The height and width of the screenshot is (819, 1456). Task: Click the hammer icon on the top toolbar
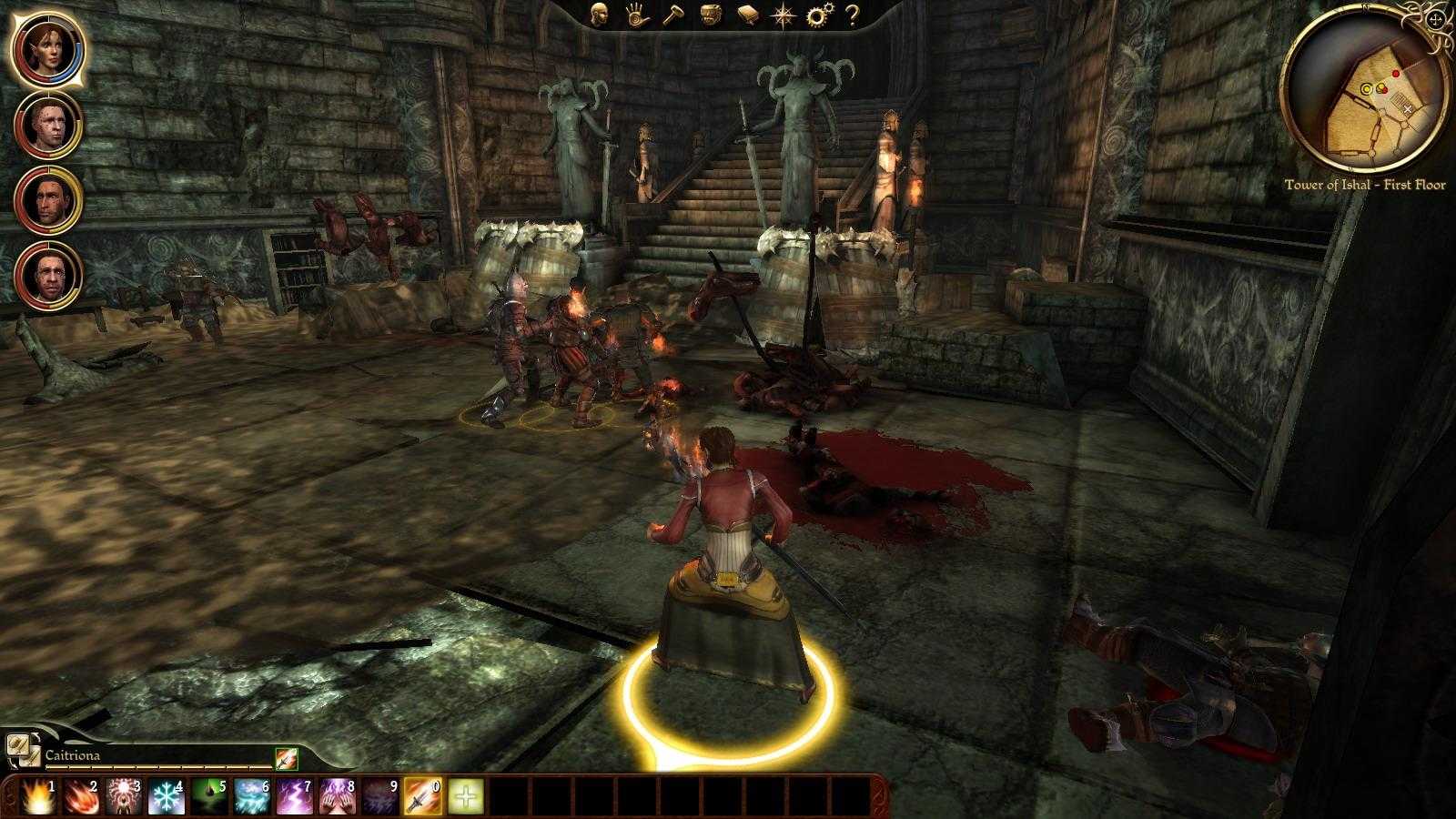click(674, 15)
